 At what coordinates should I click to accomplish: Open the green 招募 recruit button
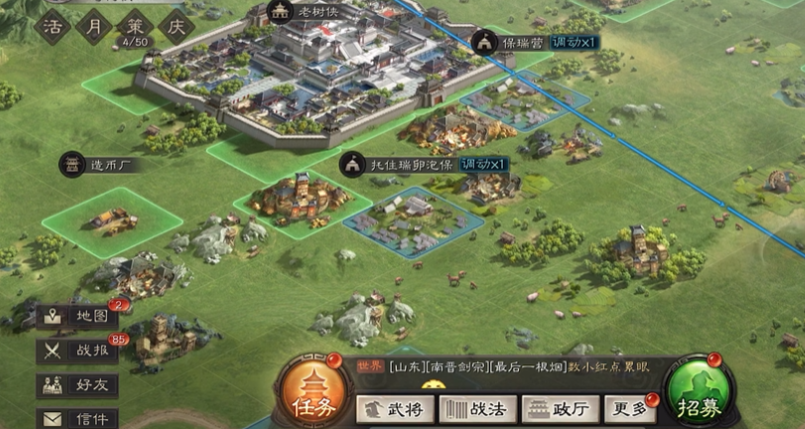(700, 393)
